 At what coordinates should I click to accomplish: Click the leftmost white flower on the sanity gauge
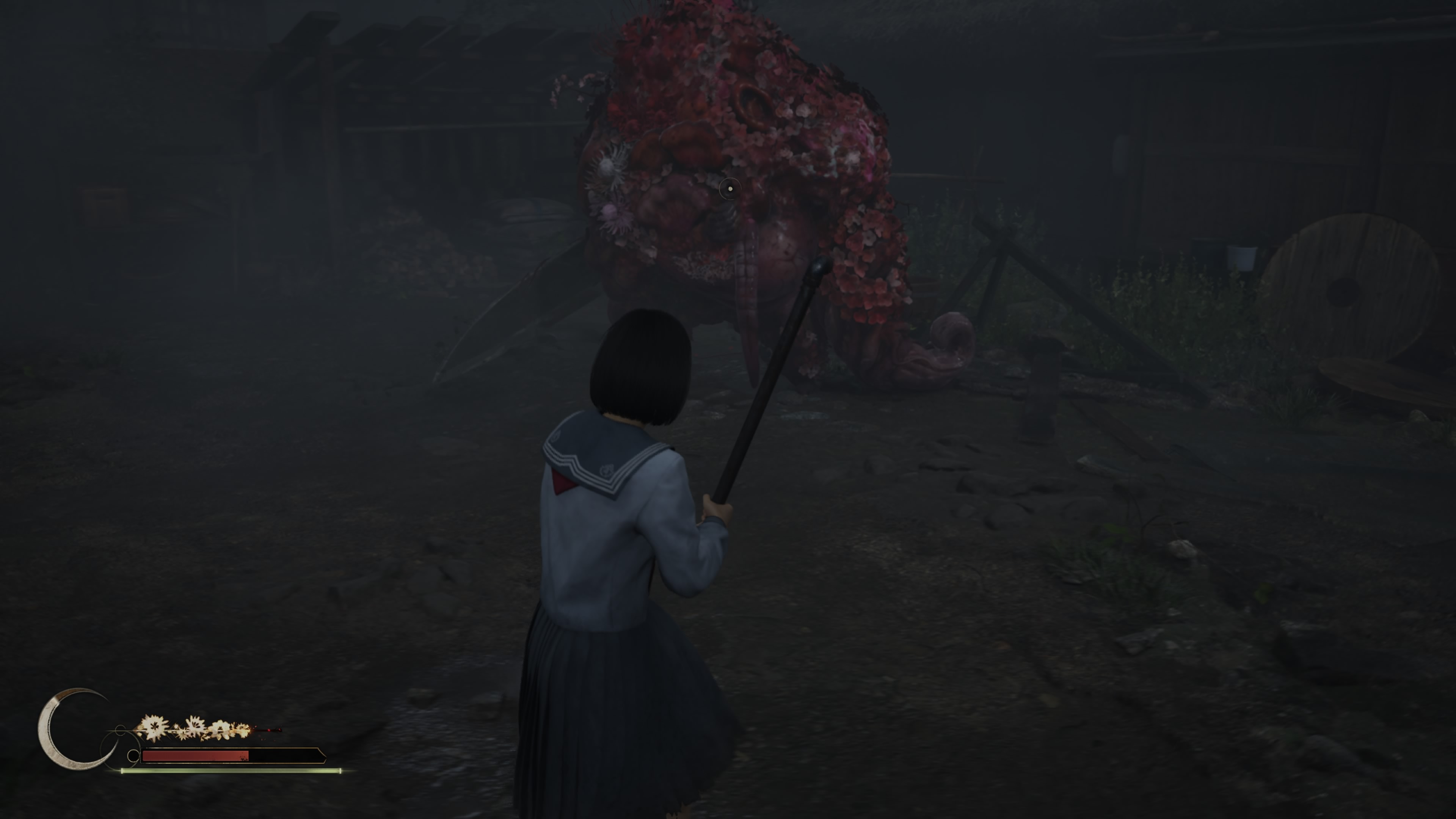click(x=154, y=728)
